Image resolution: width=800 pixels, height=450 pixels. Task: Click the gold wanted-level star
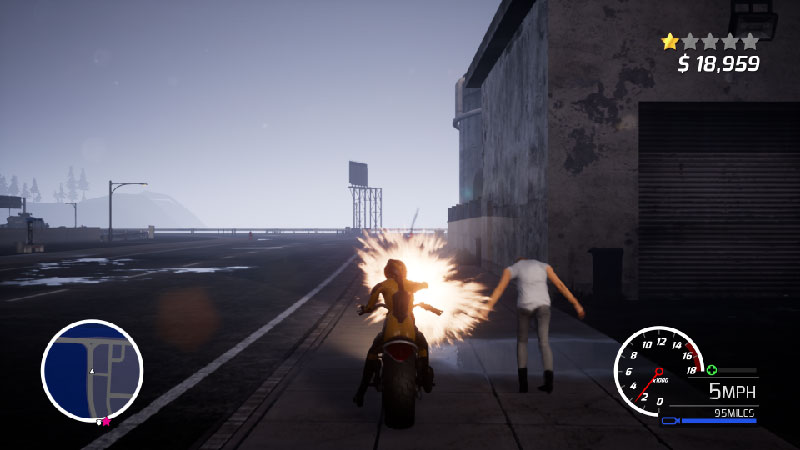coord(670,42)
